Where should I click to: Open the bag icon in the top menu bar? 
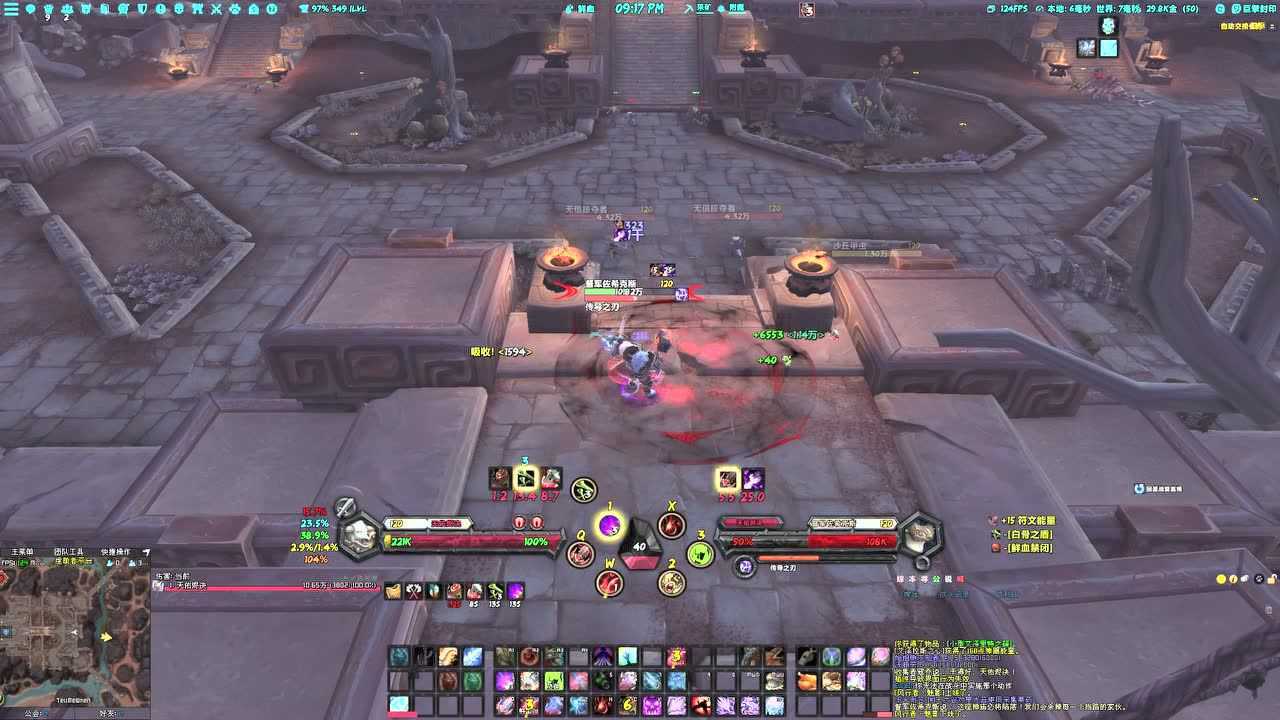[198, 10]
